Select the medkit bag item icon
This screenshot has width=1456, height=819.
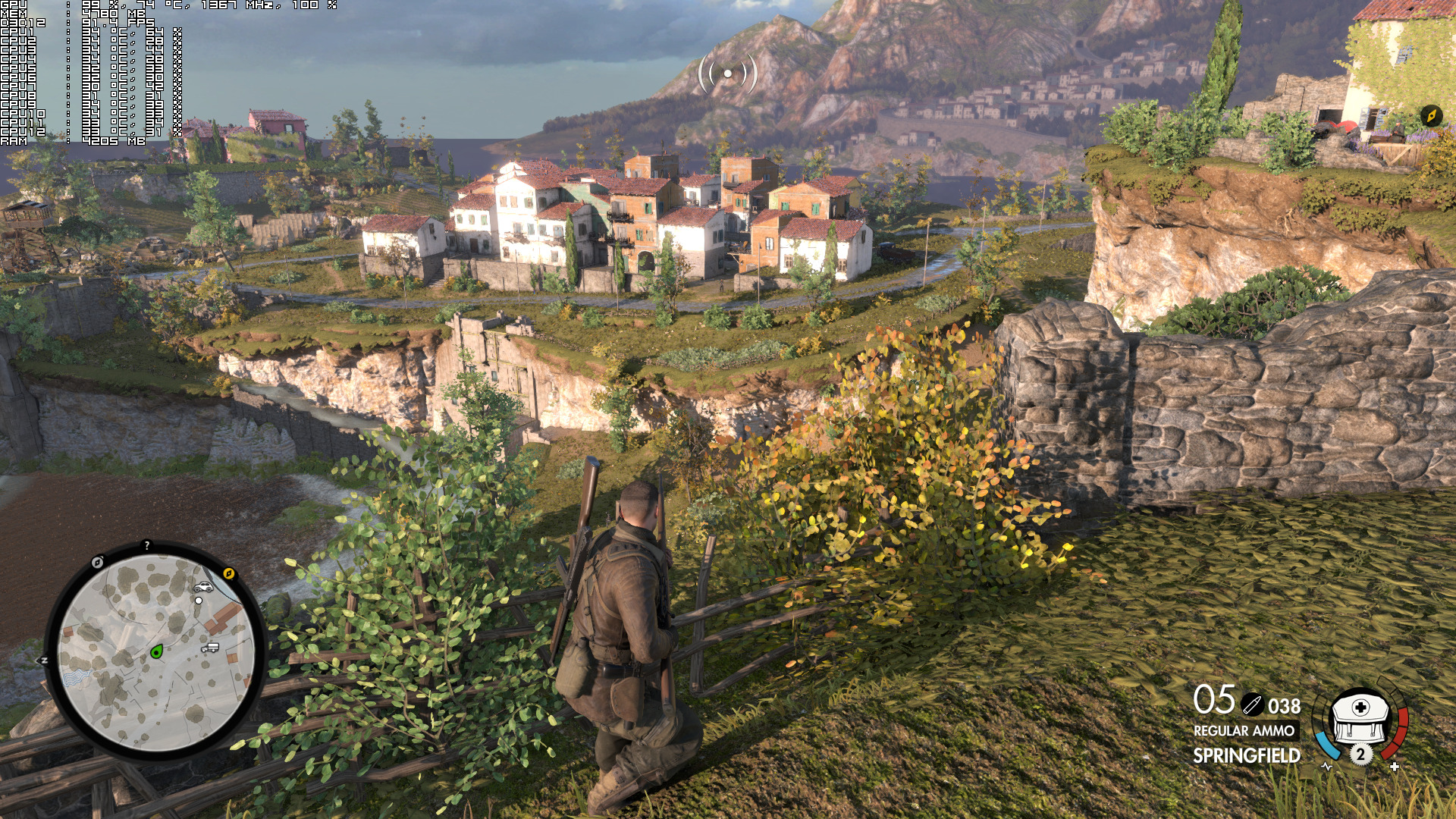1360,717
